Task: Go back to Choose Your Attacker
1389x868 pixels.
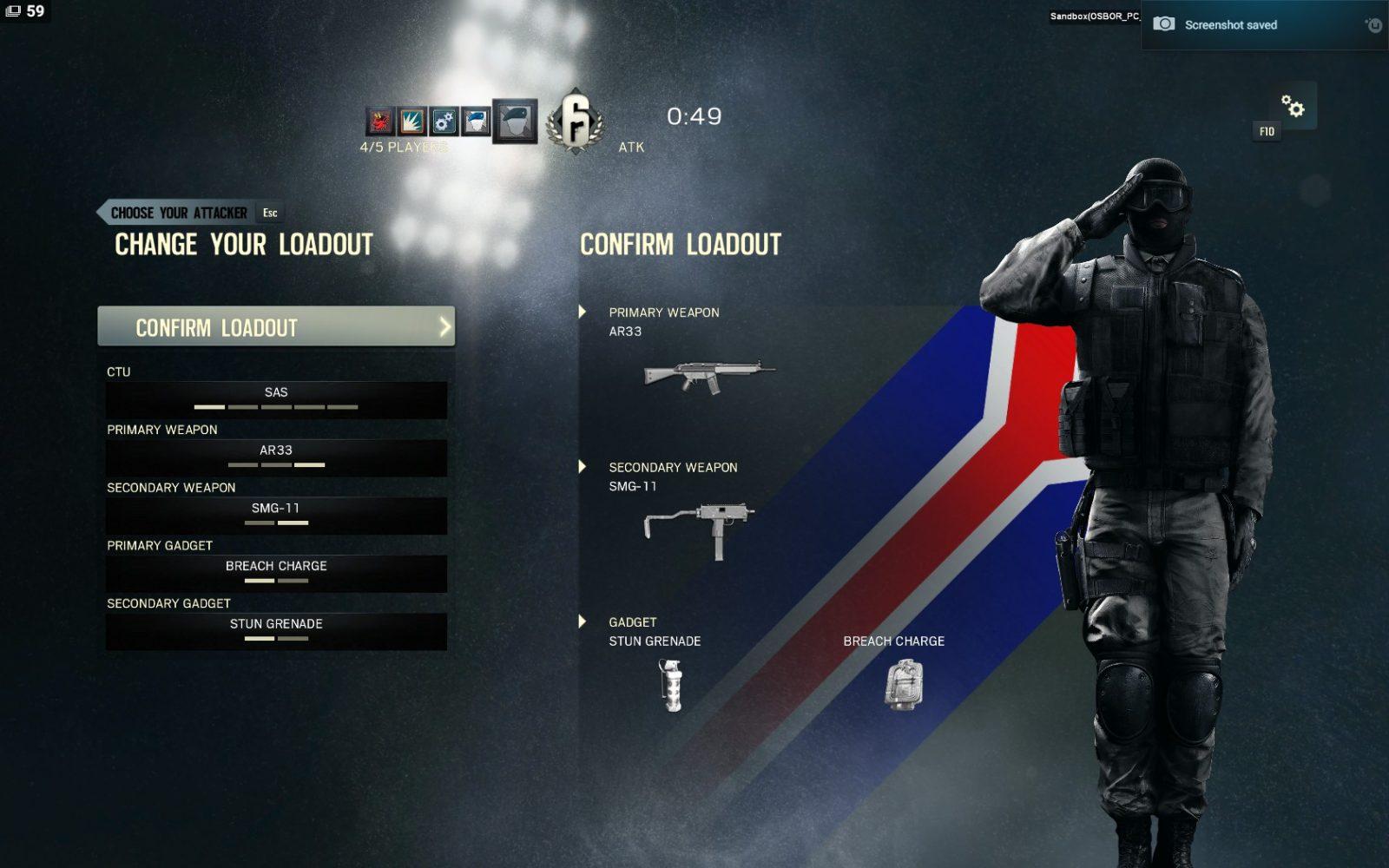Action: click(x=179, y=213)
